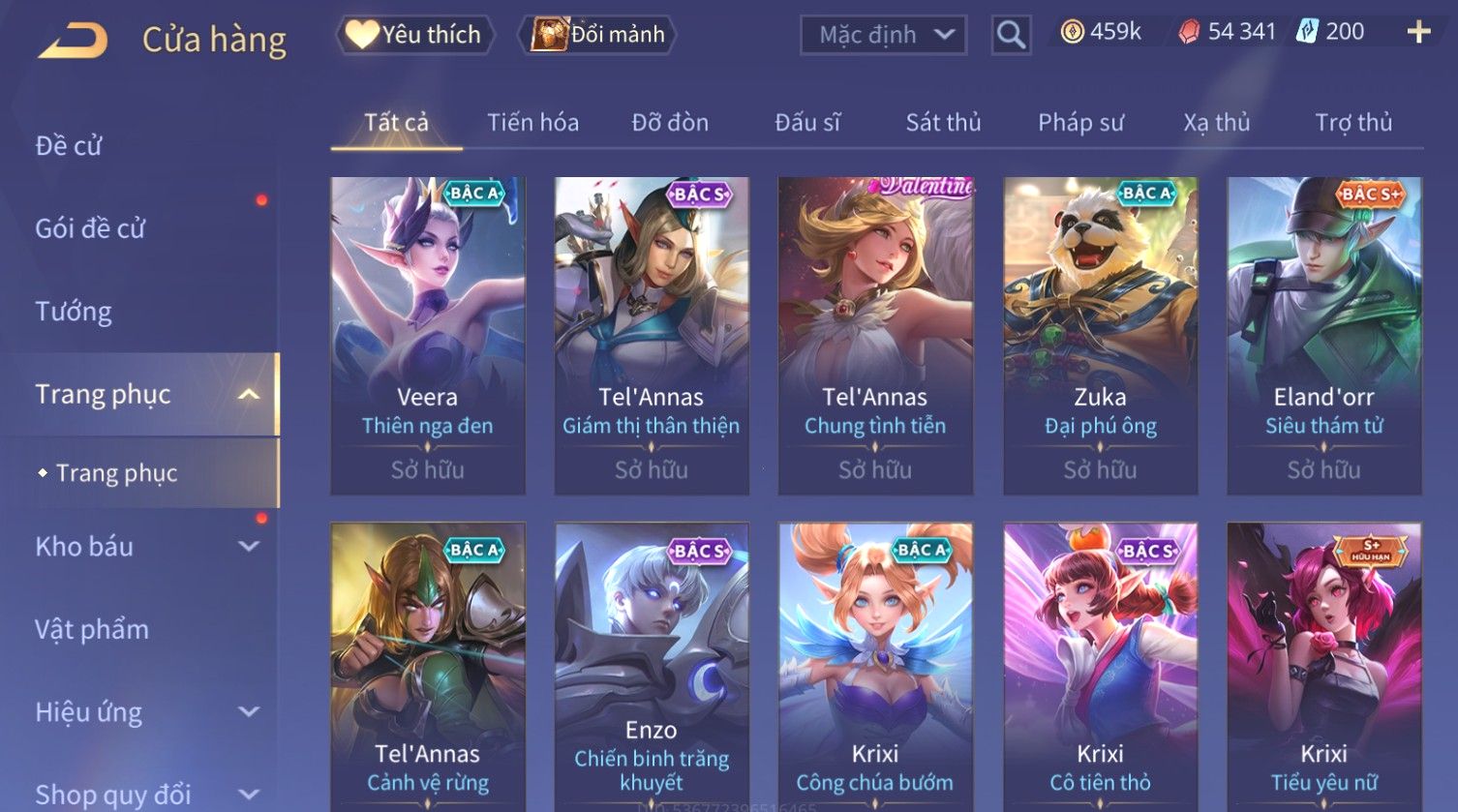Show the Sát thủ skin category

pos(943,123)
